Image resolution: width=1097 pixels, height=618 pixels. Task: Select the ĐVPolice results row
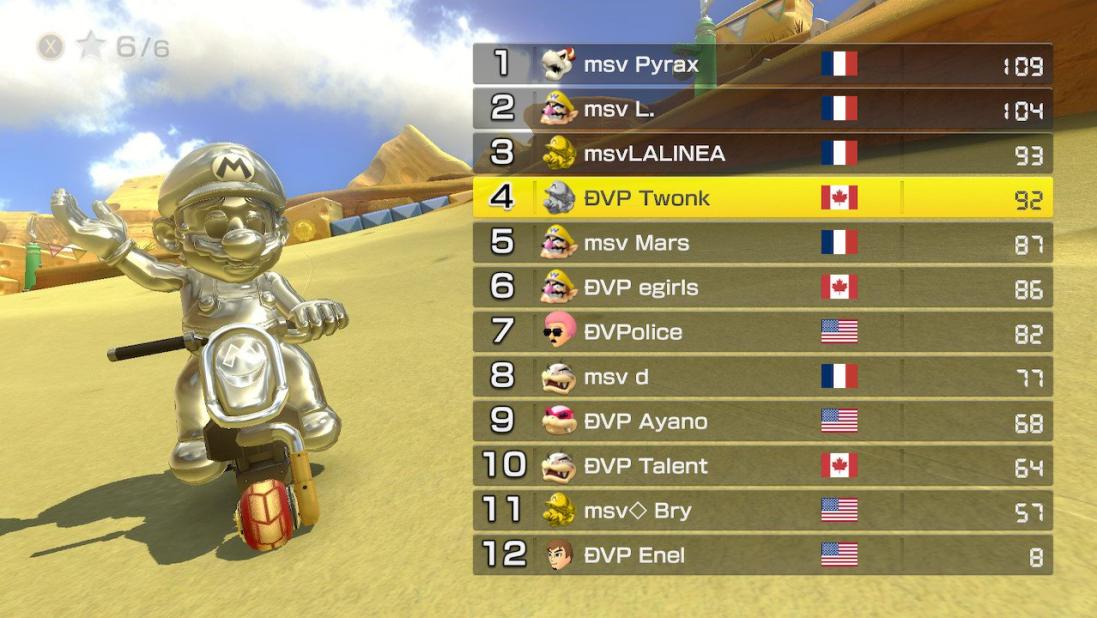(x=762, y=332)
